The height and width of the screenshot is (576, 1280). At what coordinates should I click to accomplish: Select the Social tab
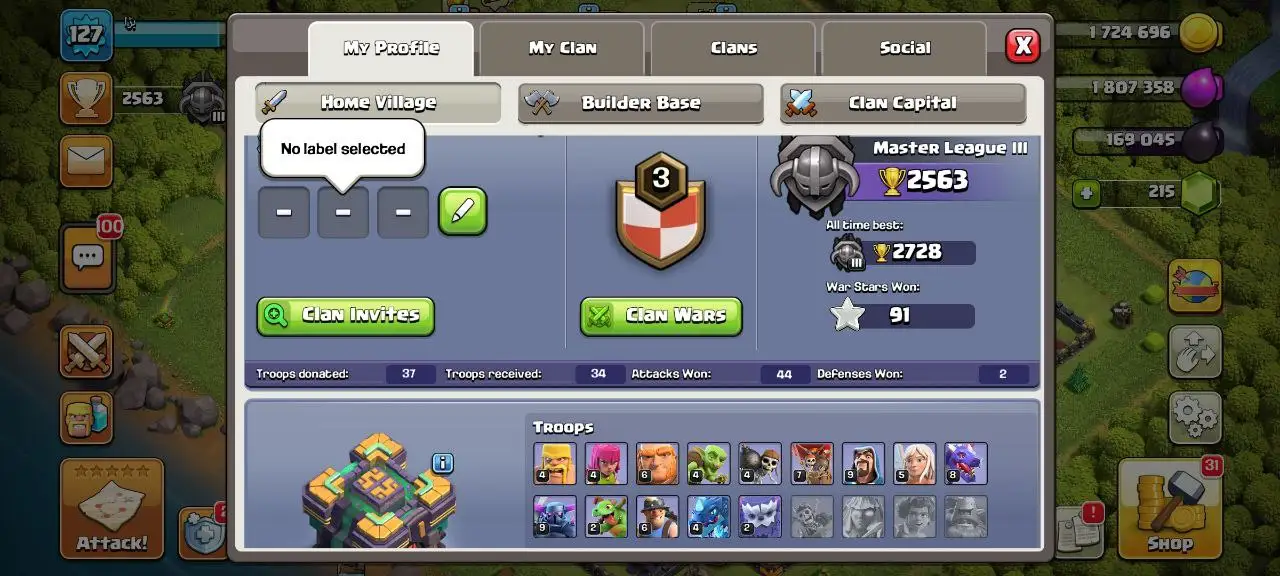point(904,48)
